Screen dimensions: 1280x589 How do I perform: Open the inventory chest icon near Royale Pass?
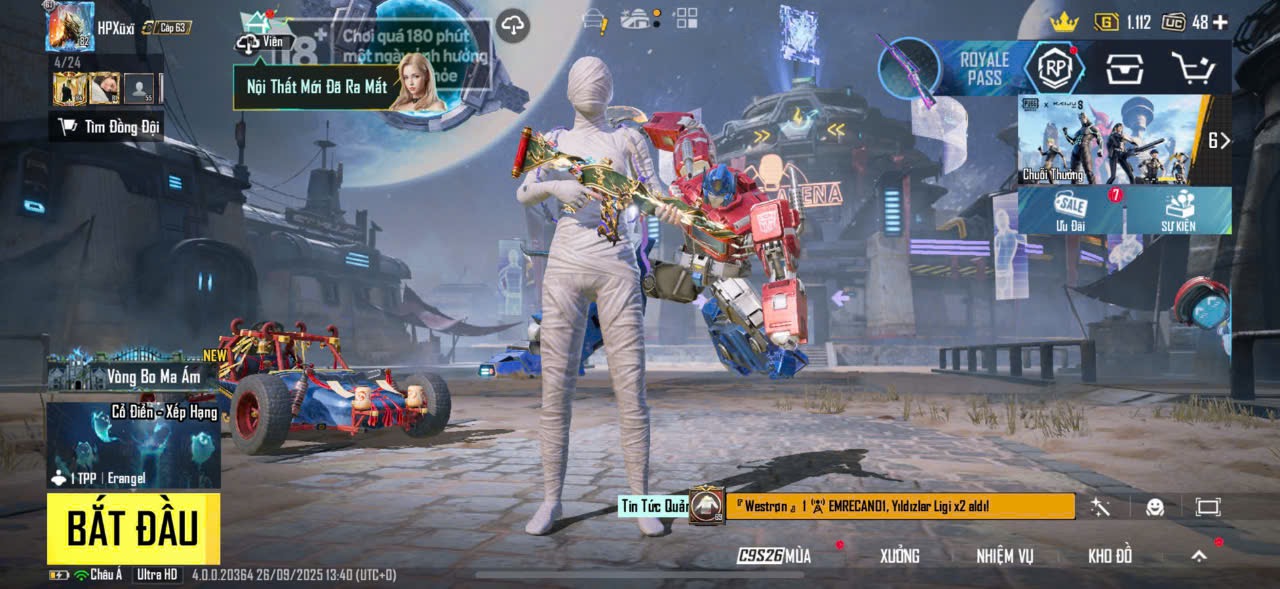pos(1124,68)
